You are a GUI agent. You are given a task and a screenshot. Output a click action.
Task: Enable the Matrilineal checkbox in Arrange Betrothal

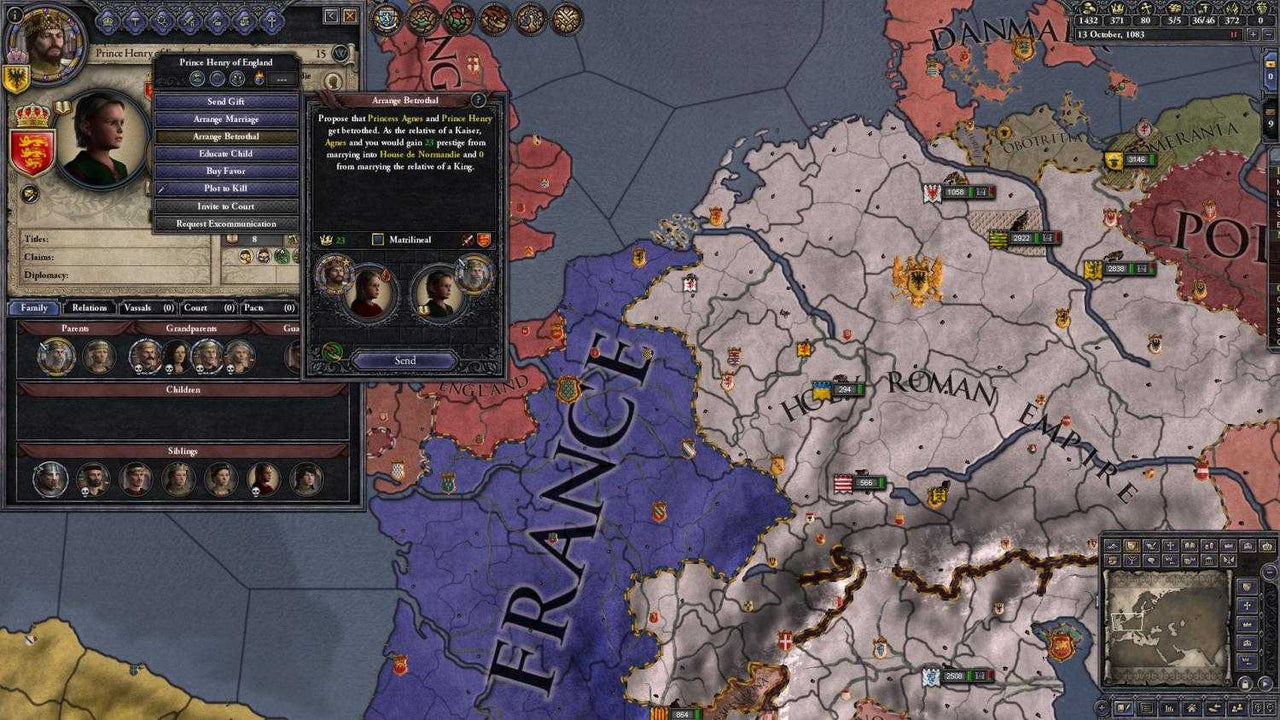[377, 239]
